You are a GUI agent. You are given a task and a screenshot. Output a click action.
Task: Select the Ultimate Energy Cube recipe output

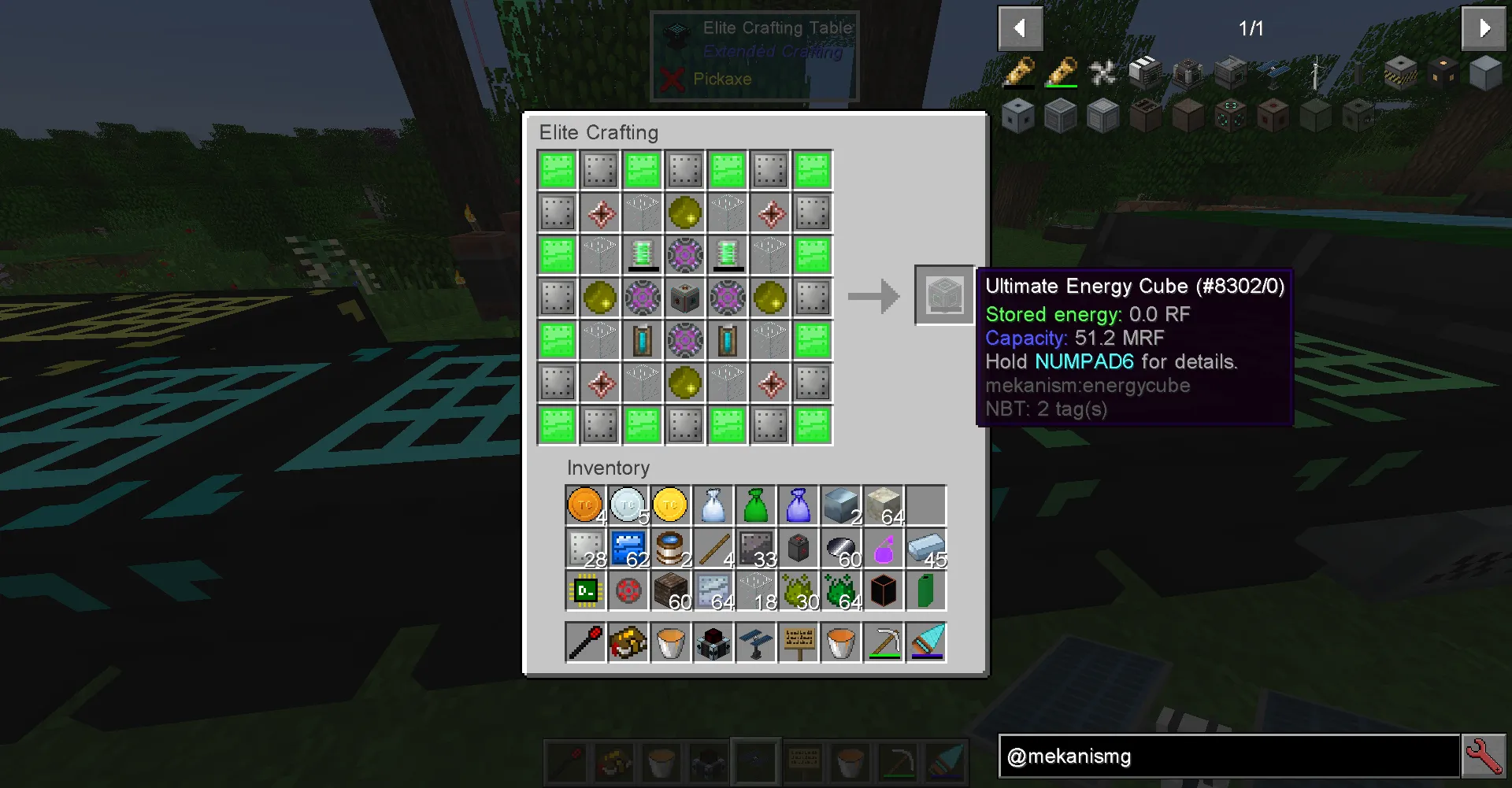[943, 295]
